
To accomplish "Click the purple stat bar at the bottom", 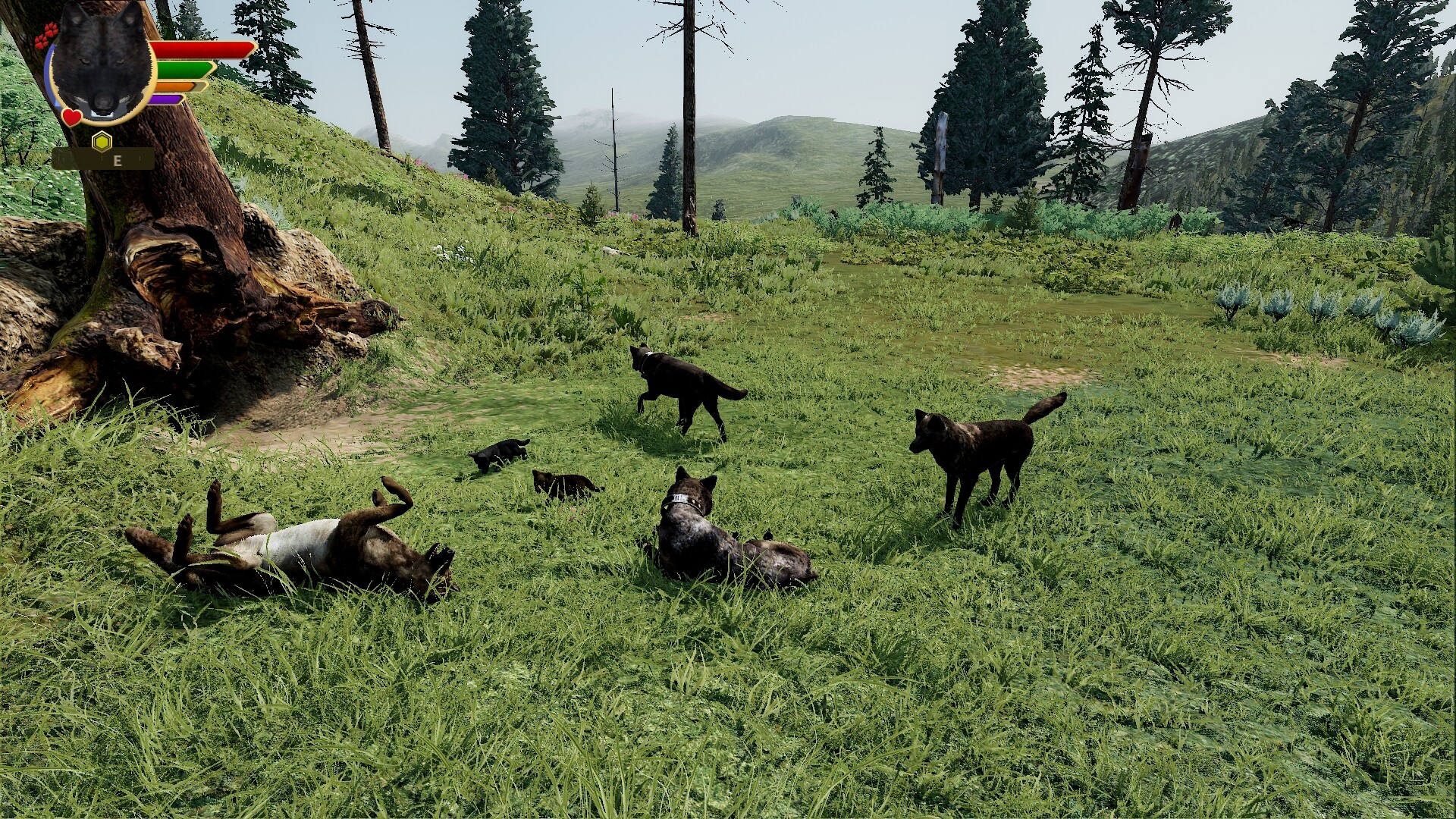I will coord(166,99).
